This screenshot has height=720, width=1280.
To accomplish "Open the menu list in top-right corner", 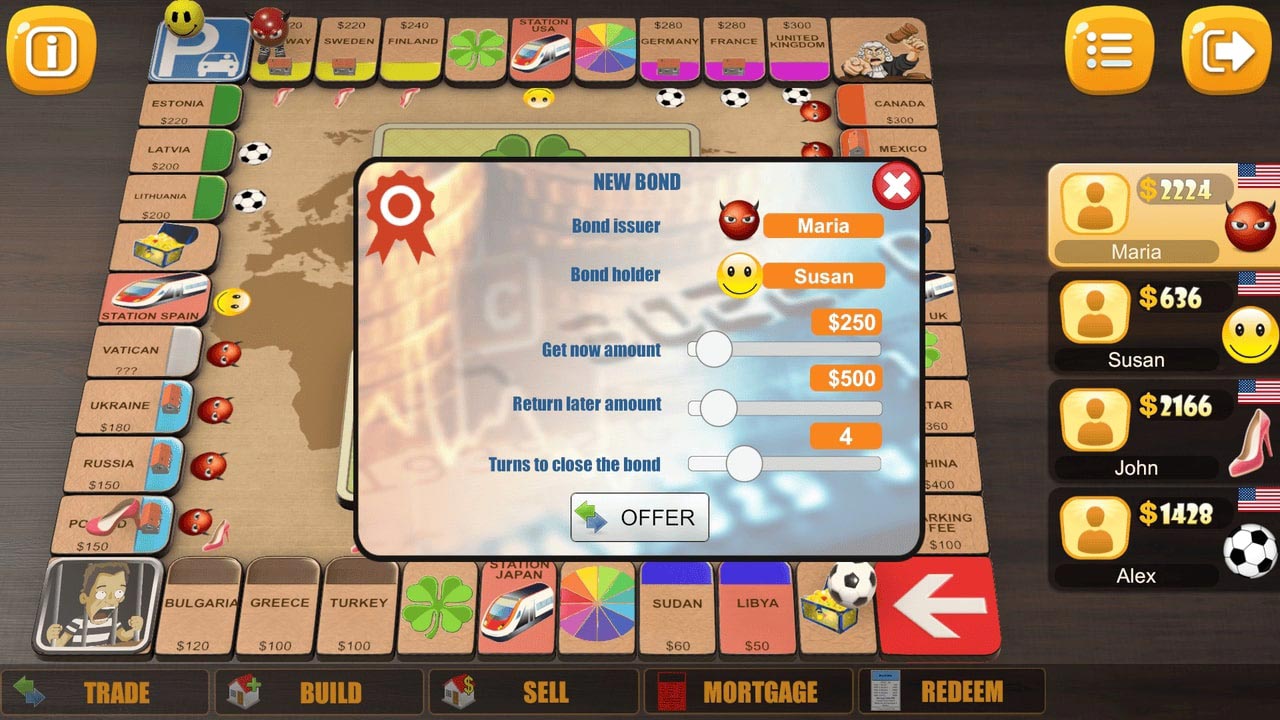I will click(x=1108, y=50).
